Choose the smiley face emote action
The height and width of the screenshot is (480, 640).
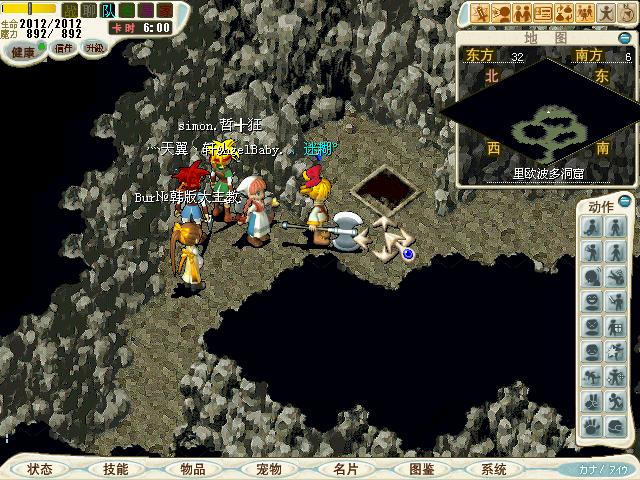pos(591,299)
